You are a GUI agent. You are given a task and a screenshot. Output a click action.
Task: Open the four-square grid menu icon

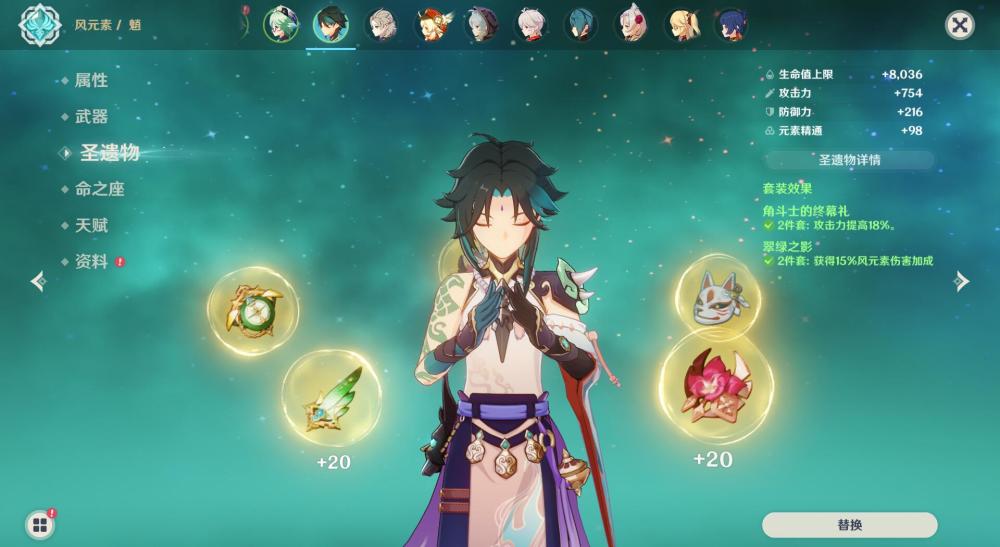click(40, 524)
